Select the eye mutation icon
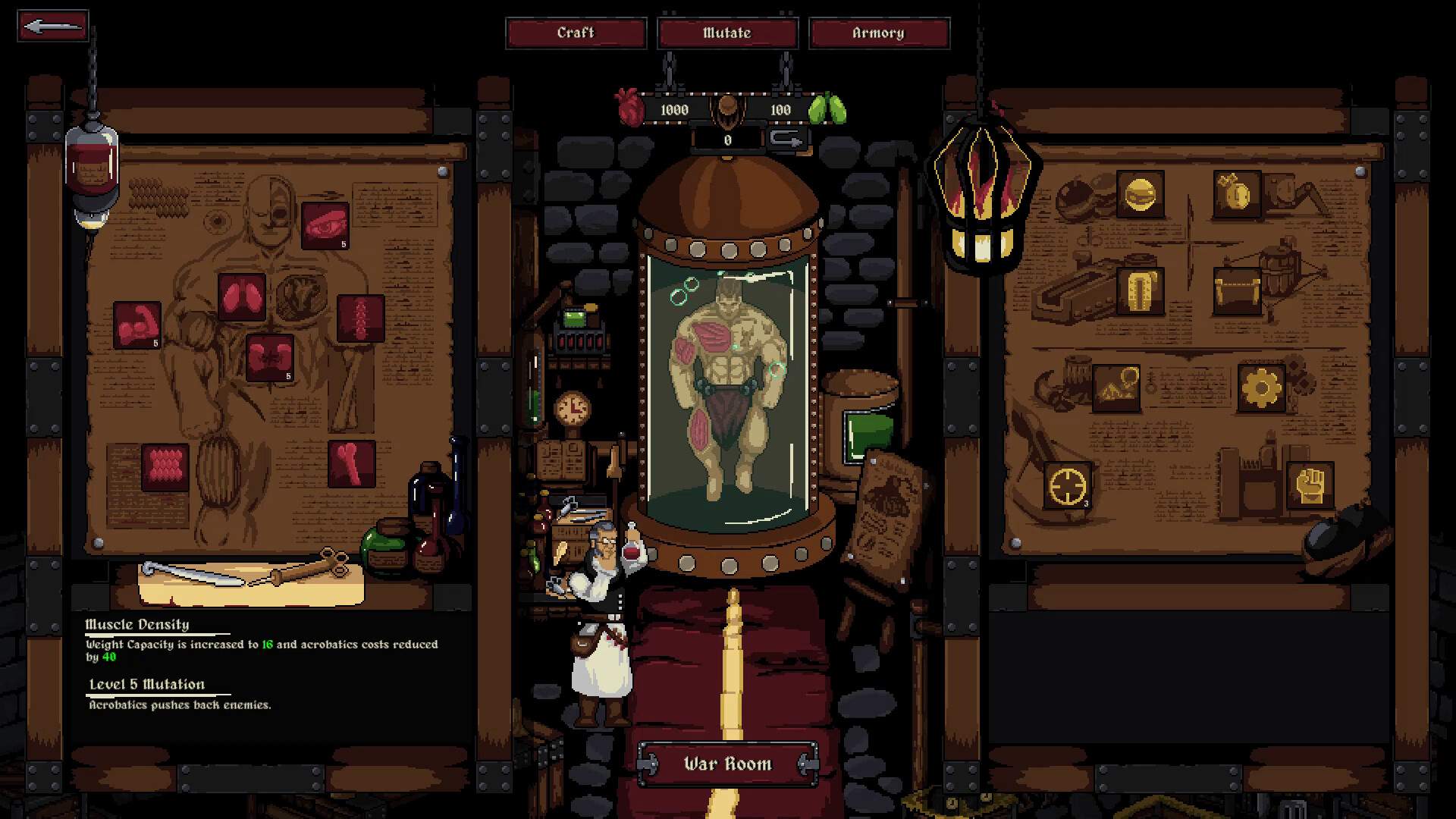The width and height of the screenshot is (1456, 819). 326,224
